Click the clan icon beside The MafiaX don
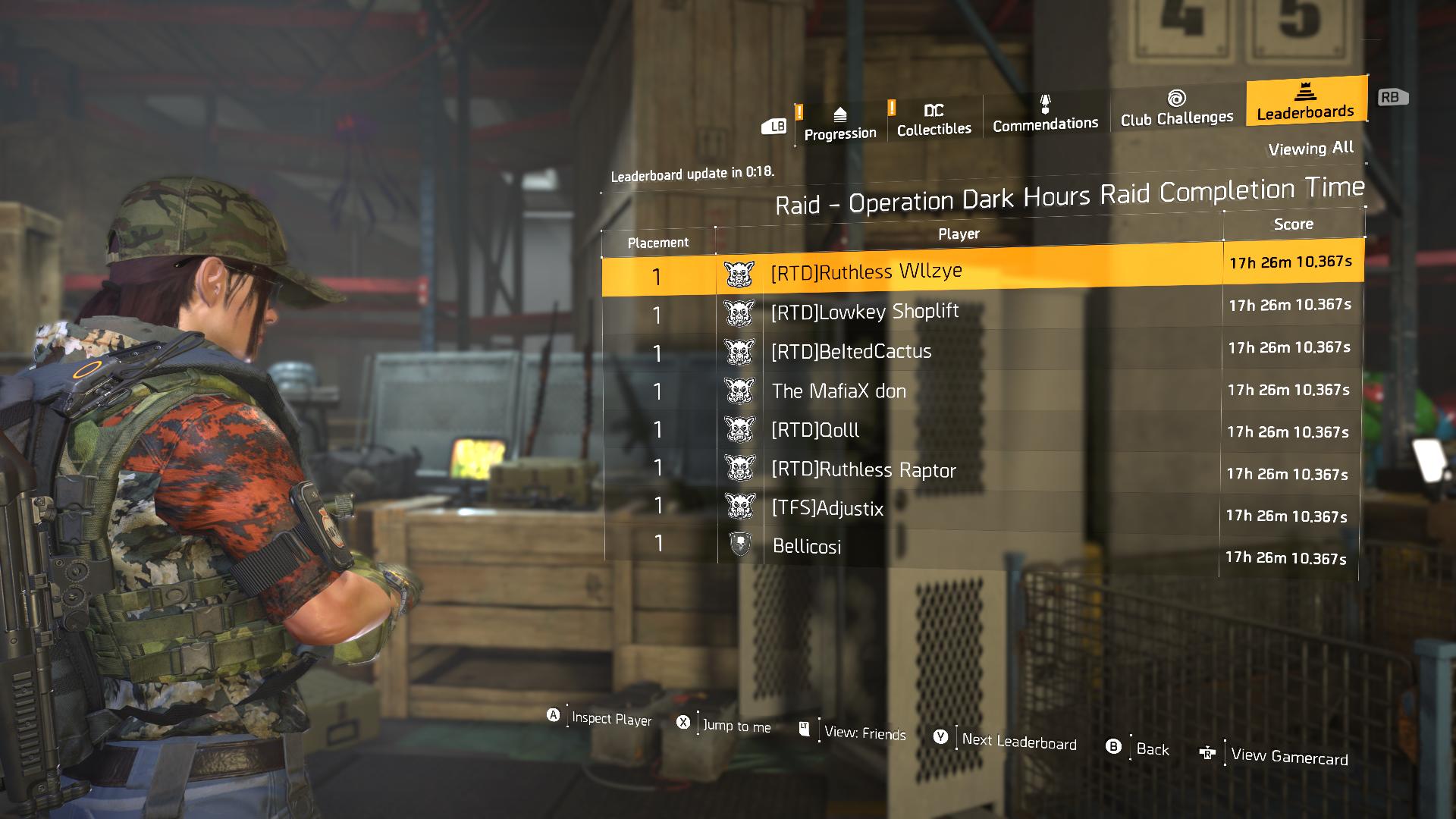1456x819 pixels. tap(739, 390)
